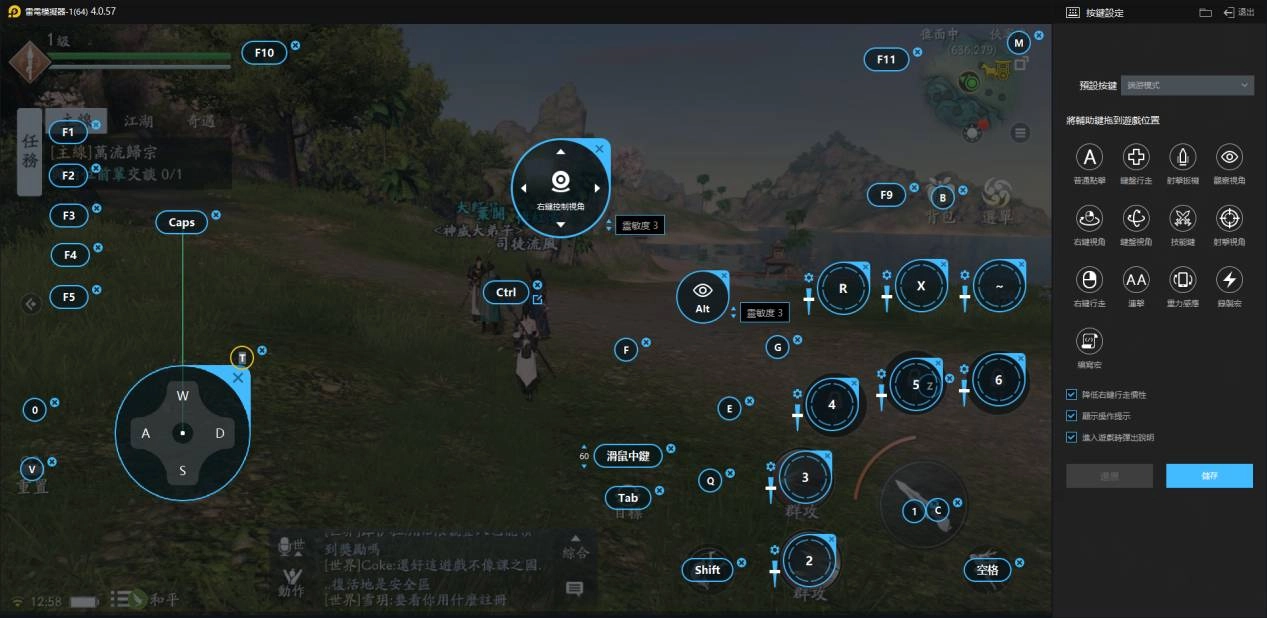
Task: Tap the 重置 reset button
Action: 33,486
